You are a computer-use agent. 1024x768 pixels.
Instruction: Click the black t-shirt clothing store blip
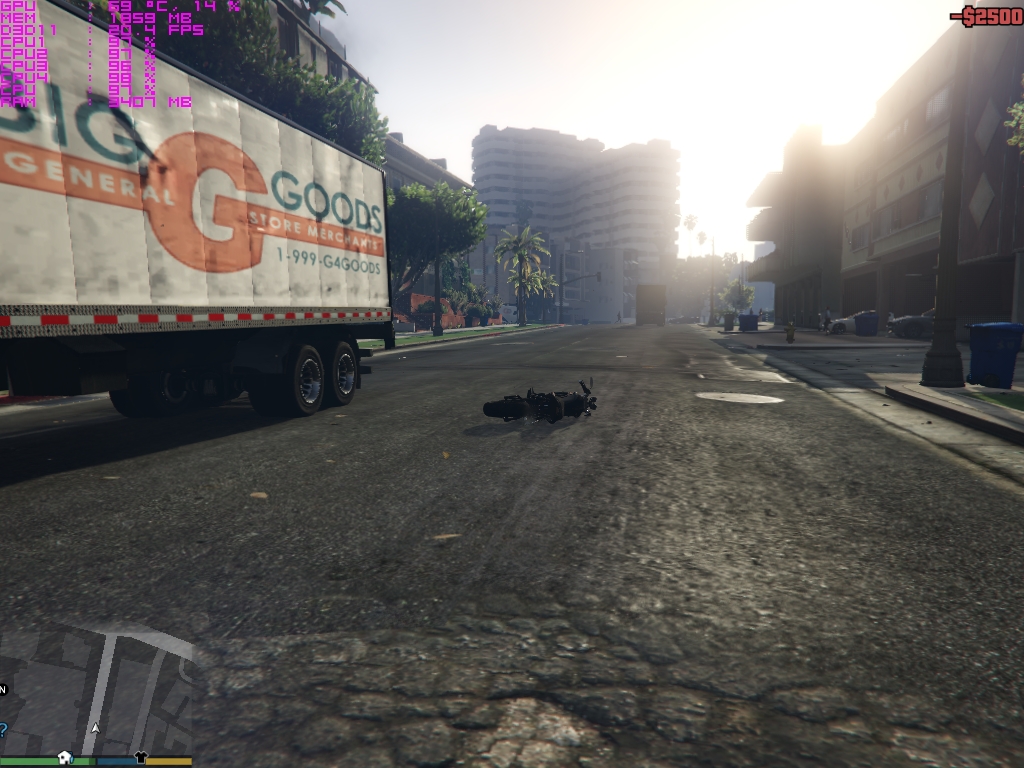coord(141,757)
